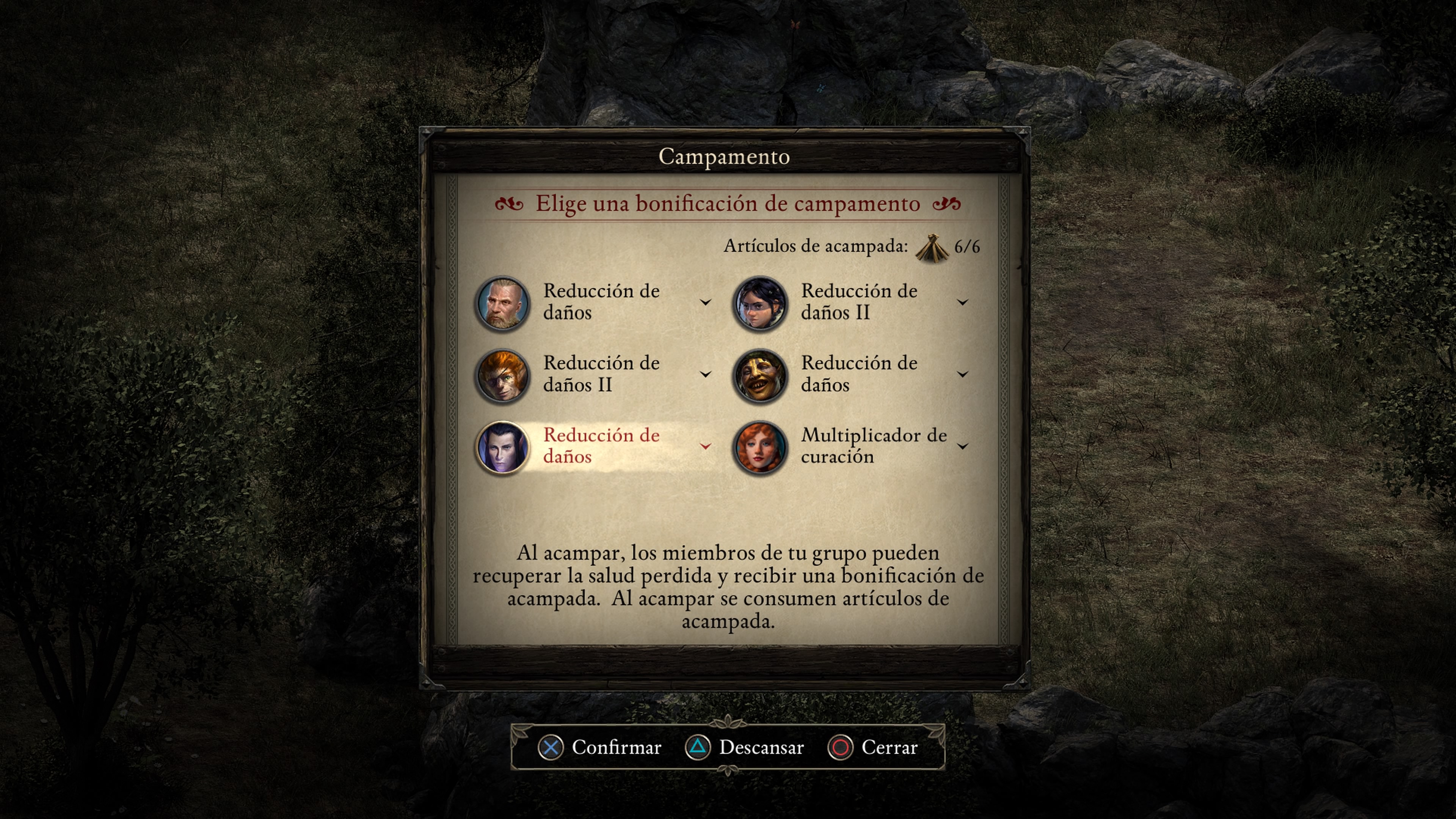
Task: Open the dark-haired goggles girl's bonus dropdown
Action: click(x=963, y=303)
